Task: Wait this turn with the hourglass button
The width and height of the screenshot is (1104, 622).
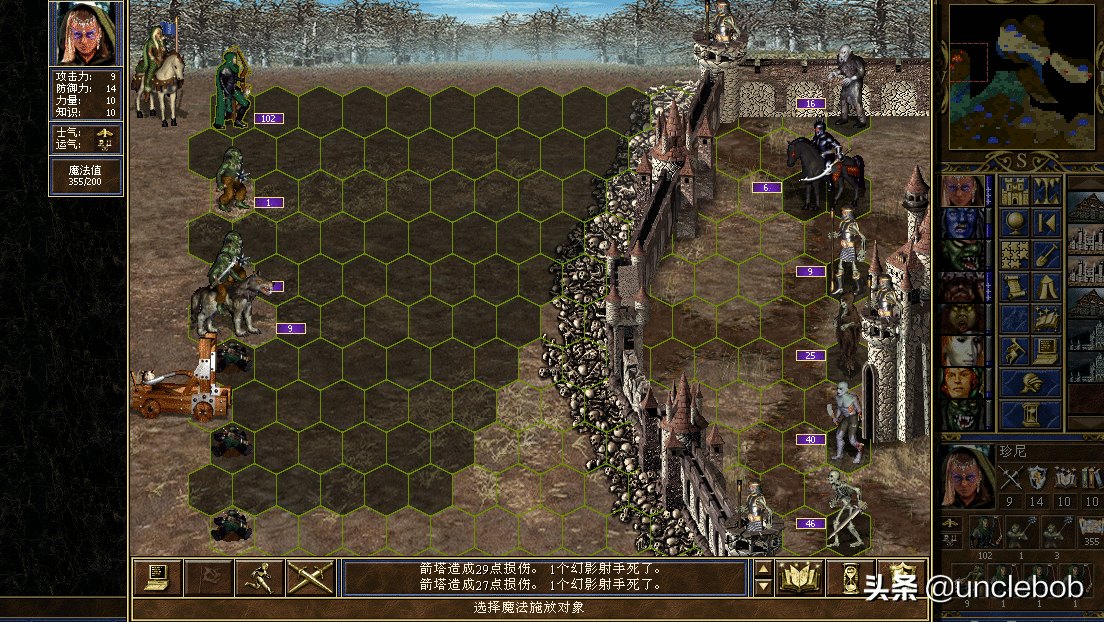Action: [850, 577]
